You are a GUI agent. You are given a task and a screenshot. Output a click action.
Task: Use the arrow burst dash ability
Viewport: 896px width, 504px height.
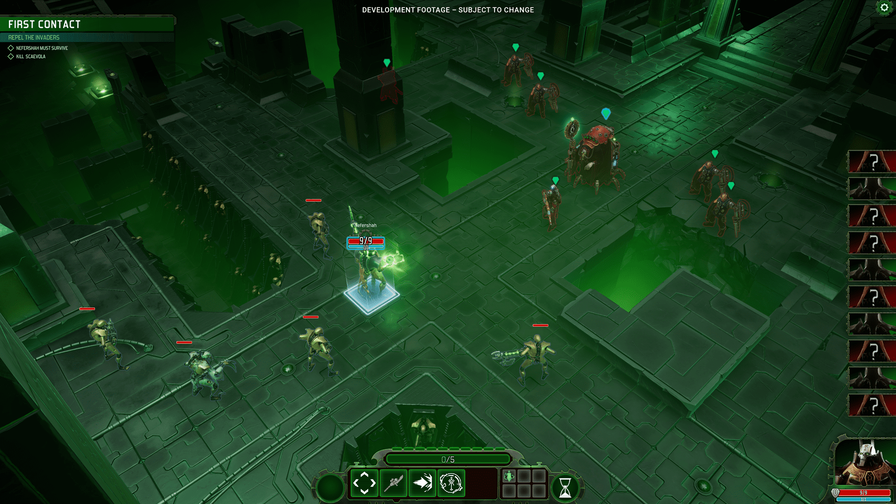[x=422, y=484]
